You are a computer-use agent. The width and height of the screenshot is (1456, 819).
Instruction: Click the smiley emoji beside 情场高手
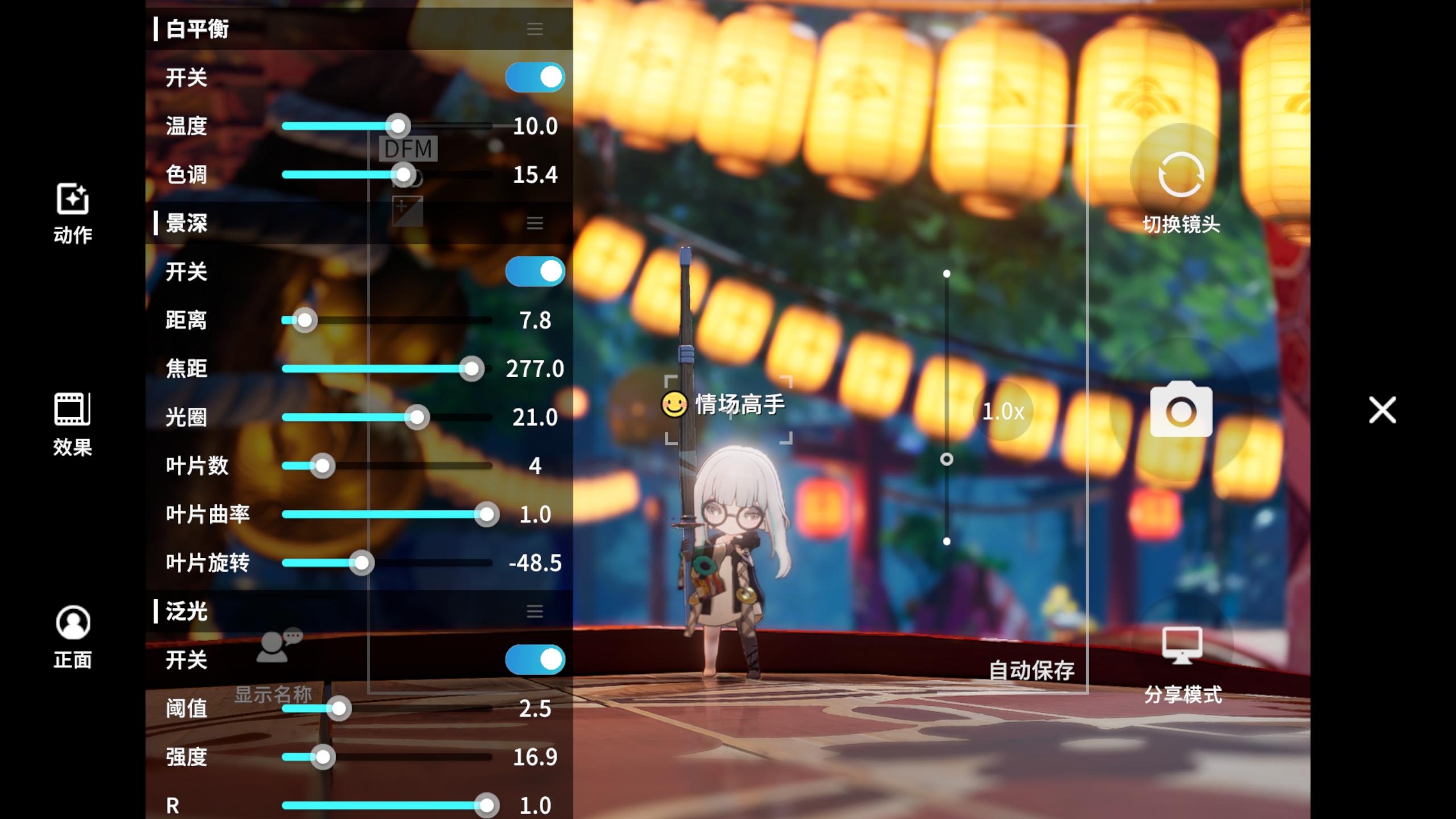pos(673,404)
